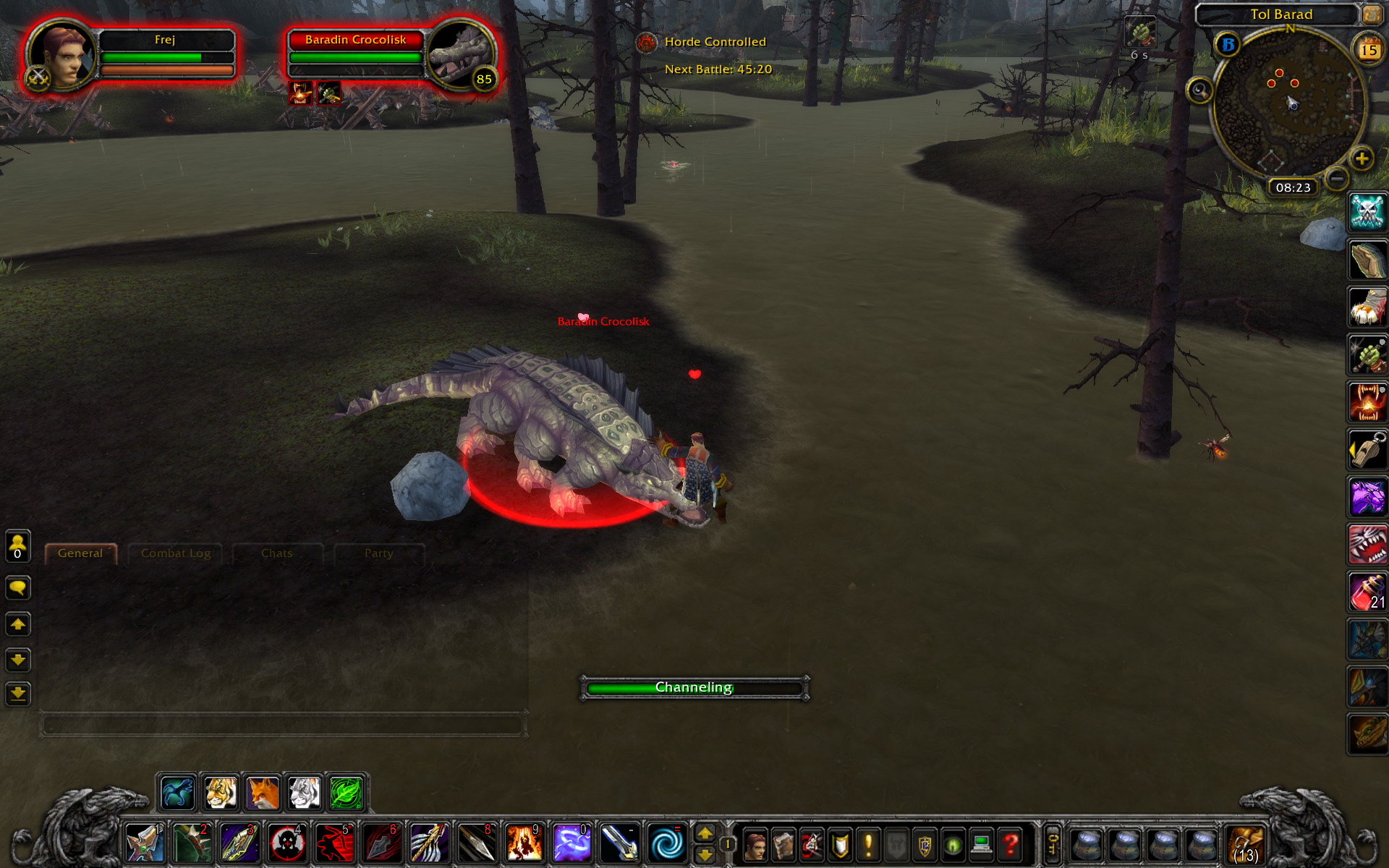Activate the fox pet ability icon
Viewport: 1389px width, 868px height.
click(262, 793)
